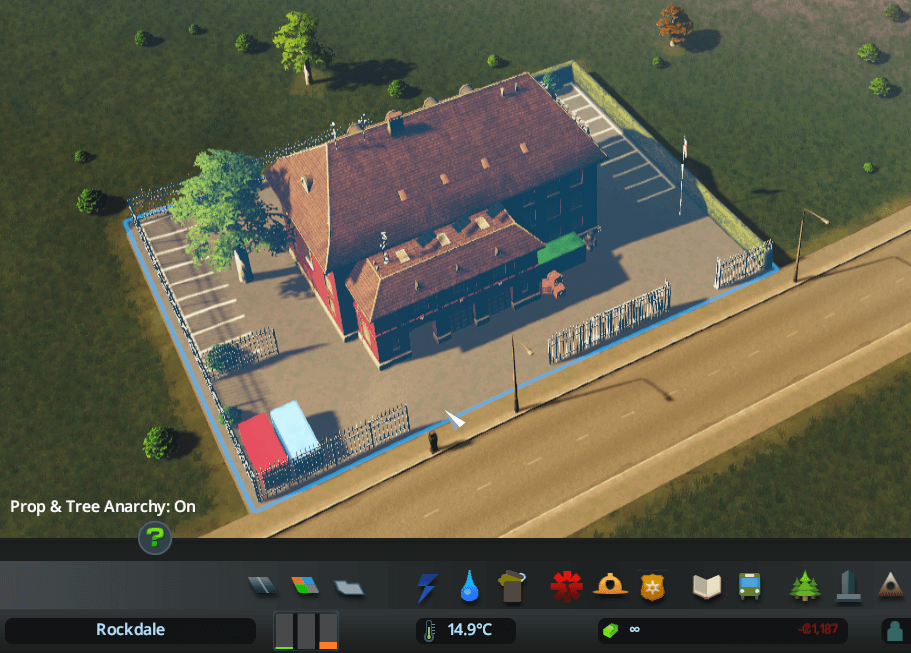The height and width of the screenshot is (653, 911).
Task: Open the population info icon
Action: pos(894,631)
